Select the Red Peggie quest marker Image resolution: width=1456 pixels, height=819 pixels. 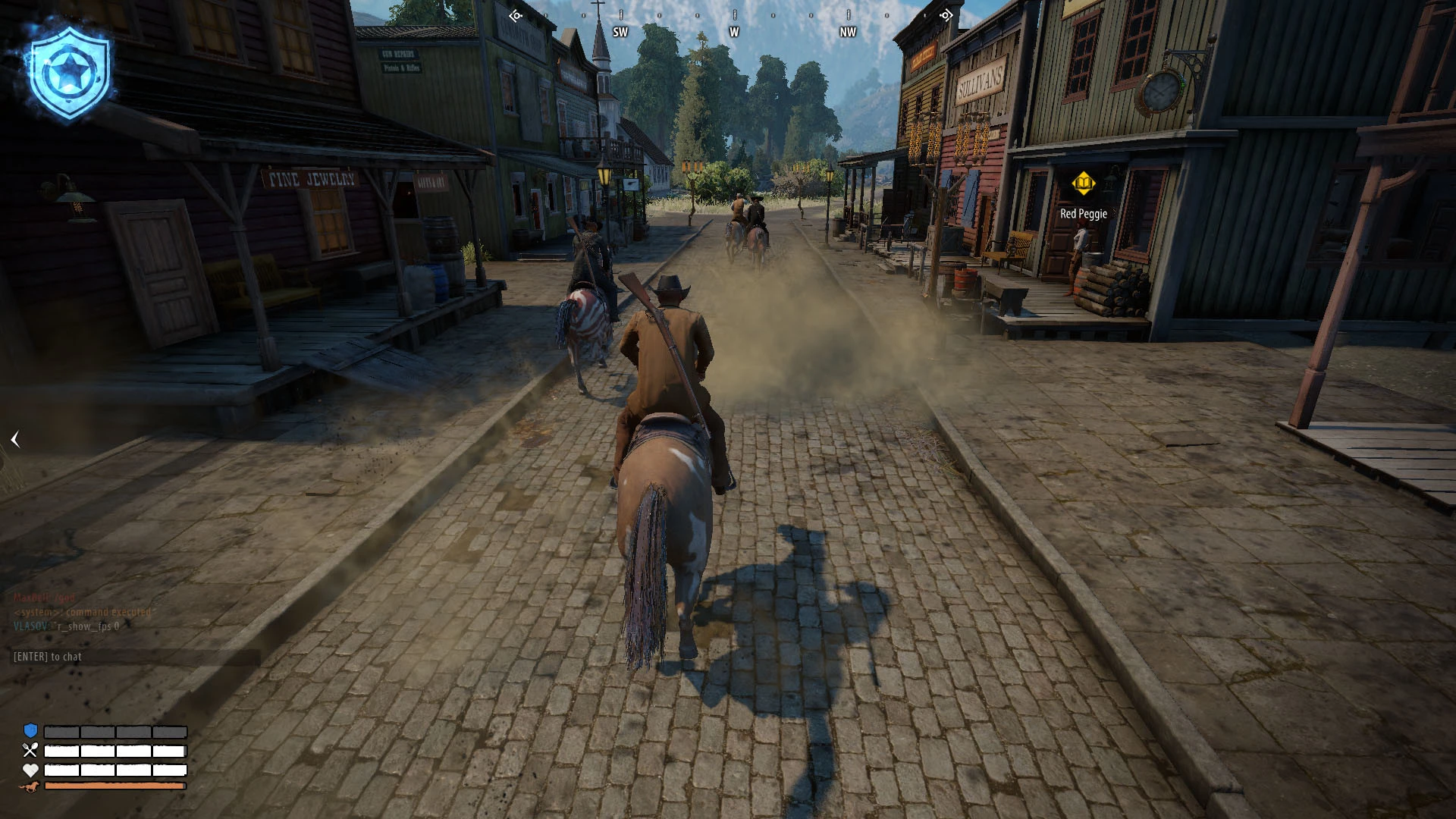pyautogui.click(x=1083, y=184)
